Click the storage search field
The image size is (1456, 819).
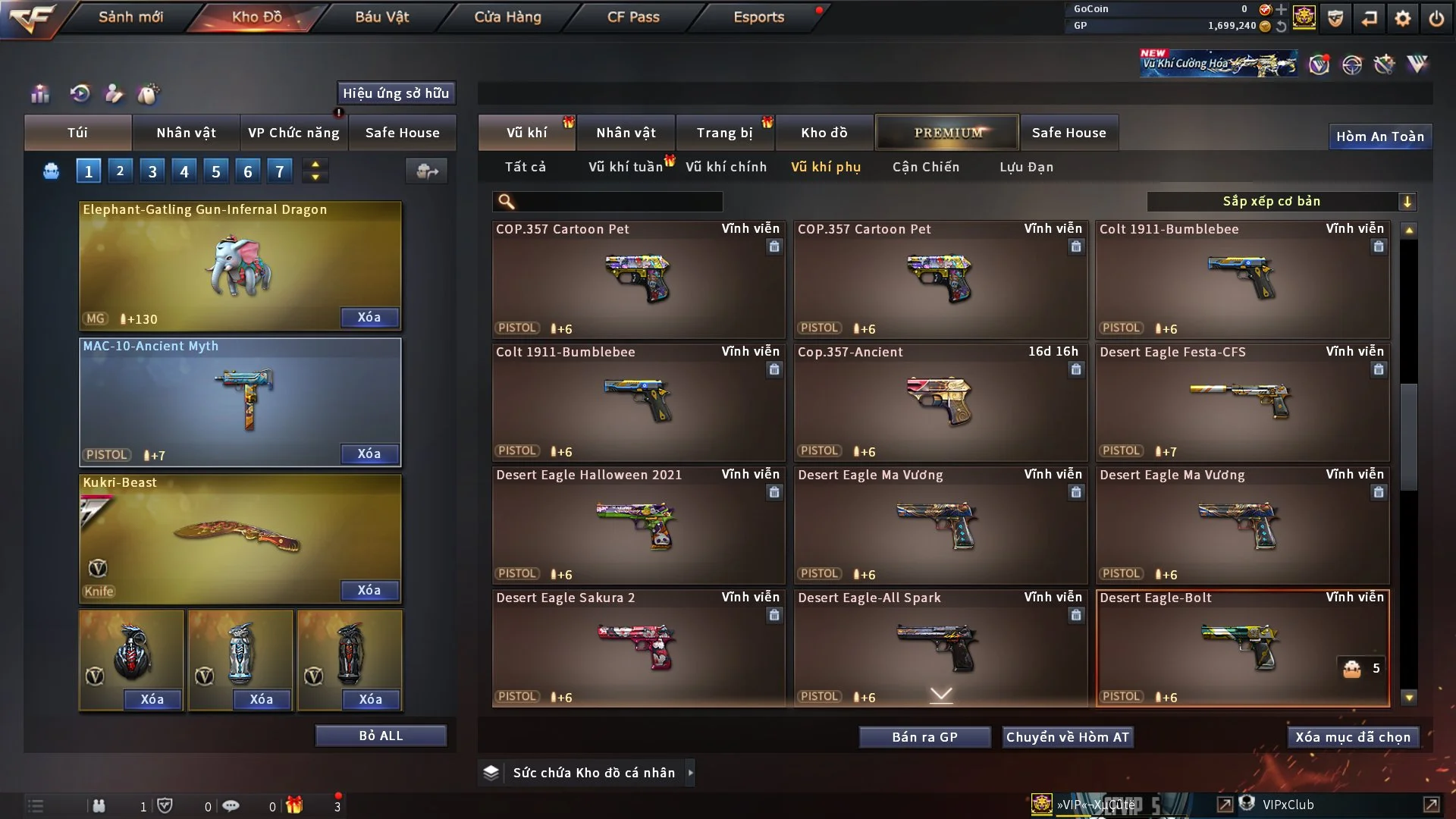(618, 202)
